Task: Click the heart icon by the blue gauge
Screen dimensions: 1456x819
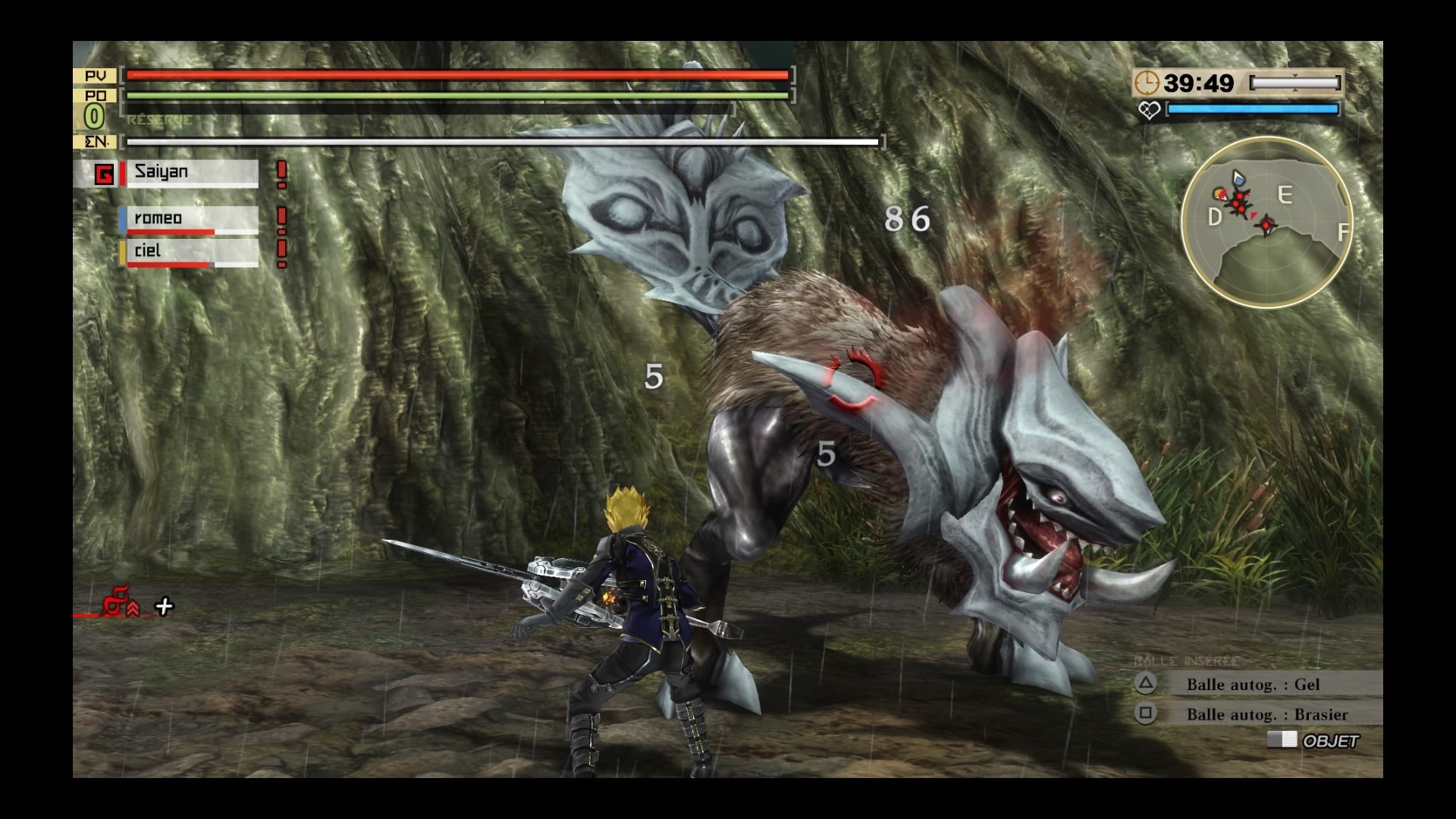Action: pyautogui.click(x=1149, y=111)
